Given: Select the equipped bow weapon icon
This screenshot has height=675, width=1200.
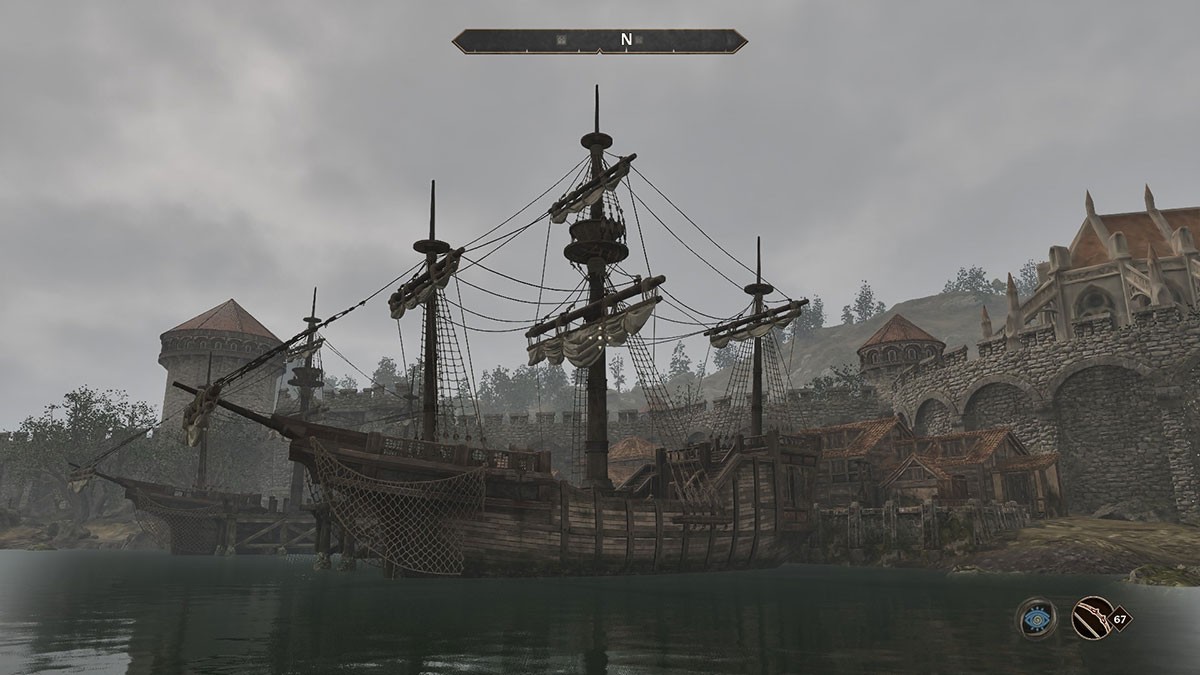Looking at the screenshot, I should (x=1091, y=618).
